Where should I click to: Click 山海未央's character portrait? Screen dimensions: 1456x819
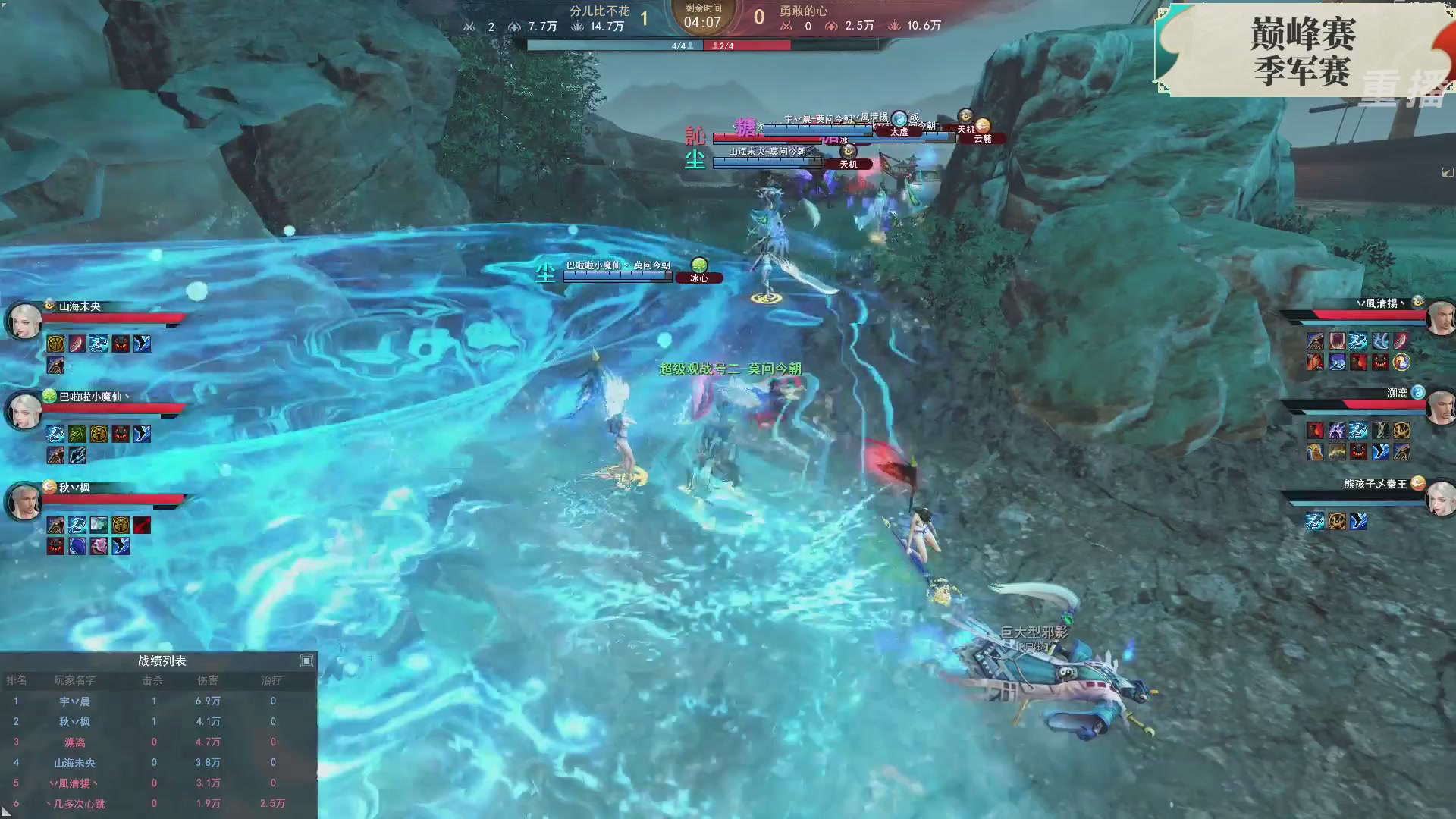24,321
